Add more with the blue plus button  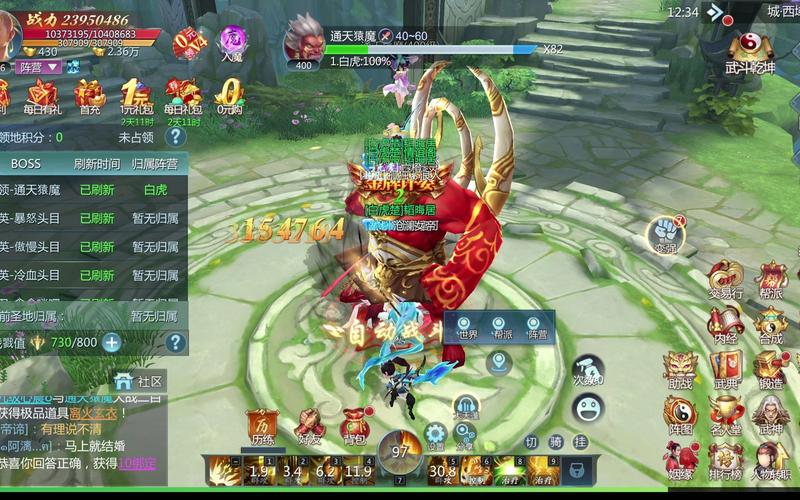coord(112,343)
